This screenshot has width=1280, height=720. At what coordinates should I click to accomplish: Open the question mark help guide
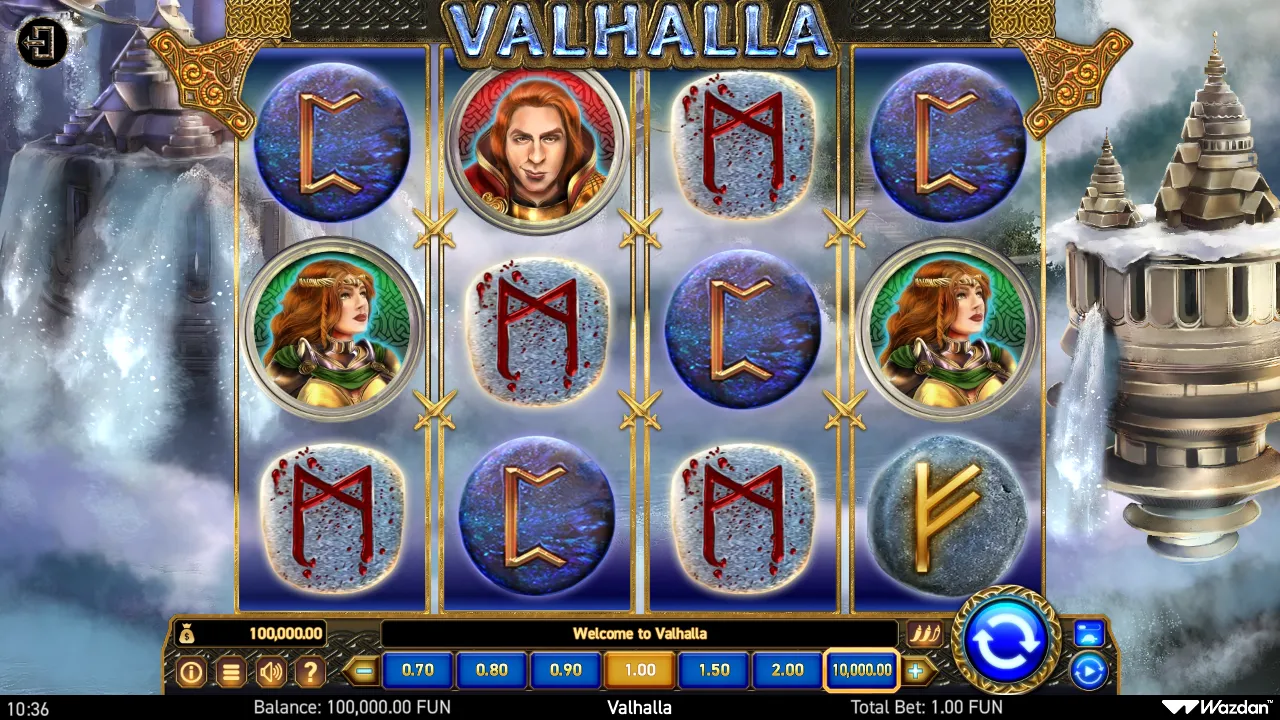click(x=310, y=671)
